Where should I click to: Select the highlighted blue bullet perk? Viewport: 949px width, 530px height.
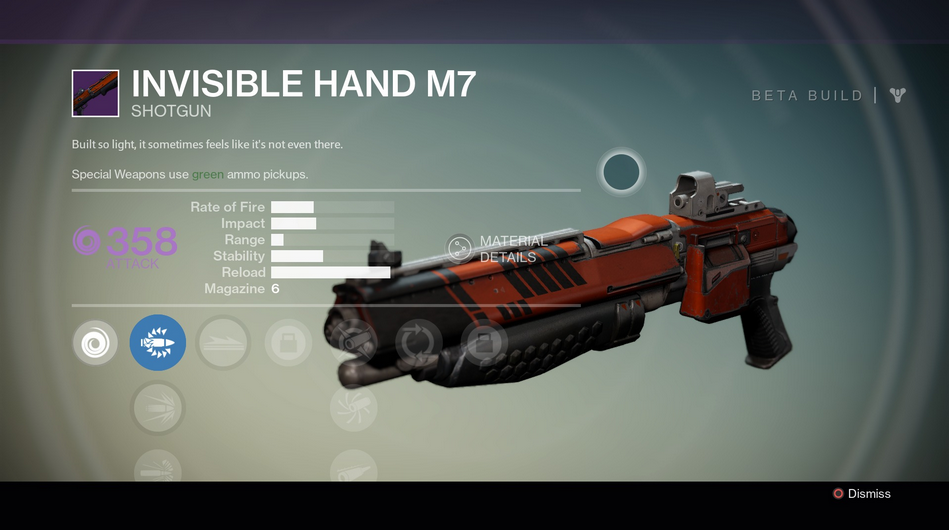(x=158, y=344)
